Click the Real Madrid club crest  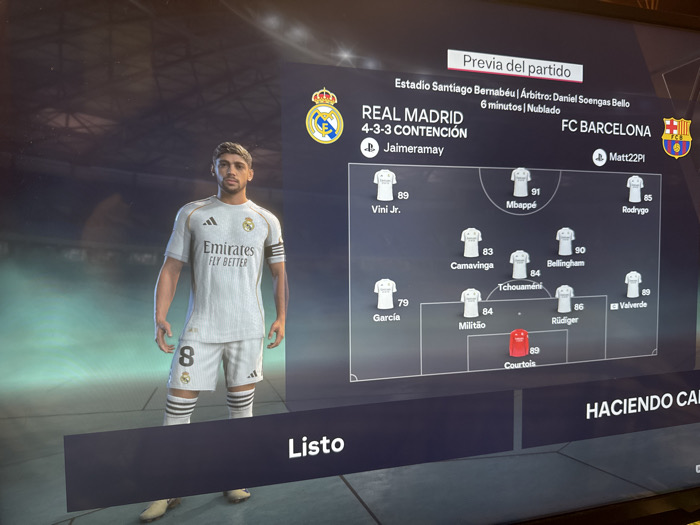[x=325, y=117]
